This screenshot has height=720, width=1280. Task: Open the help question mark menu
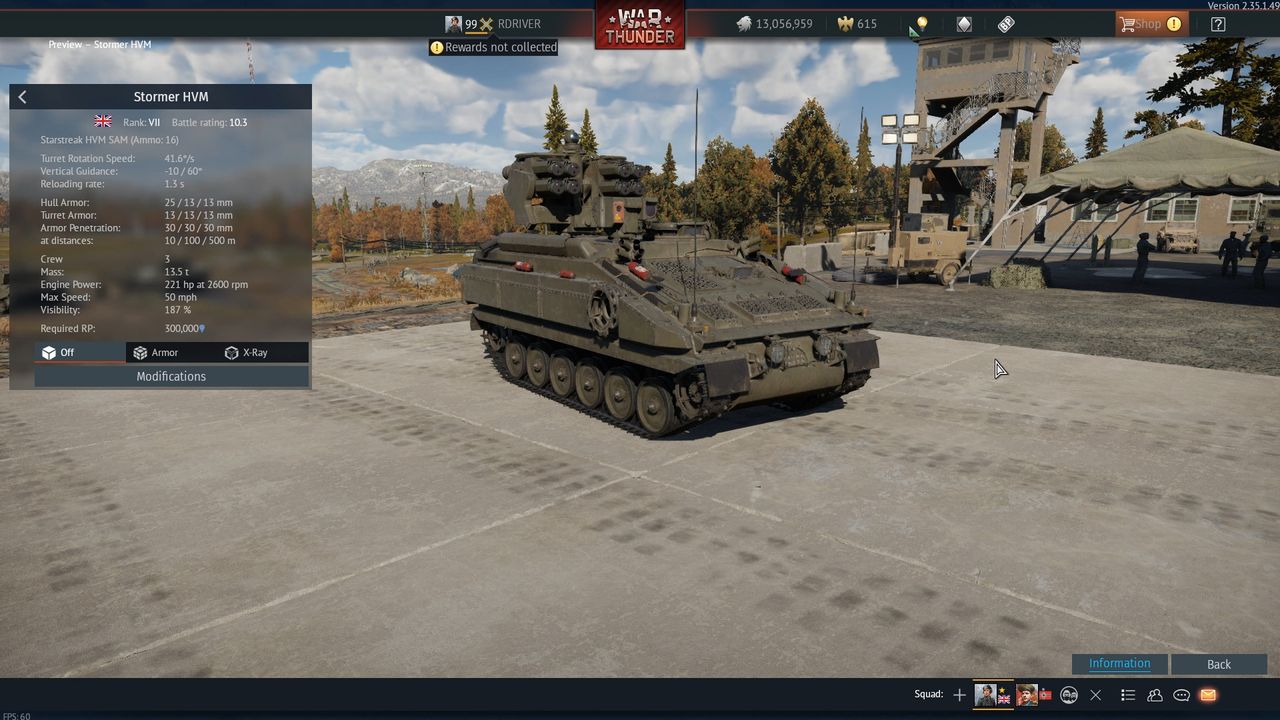(x=1218, y=24)
